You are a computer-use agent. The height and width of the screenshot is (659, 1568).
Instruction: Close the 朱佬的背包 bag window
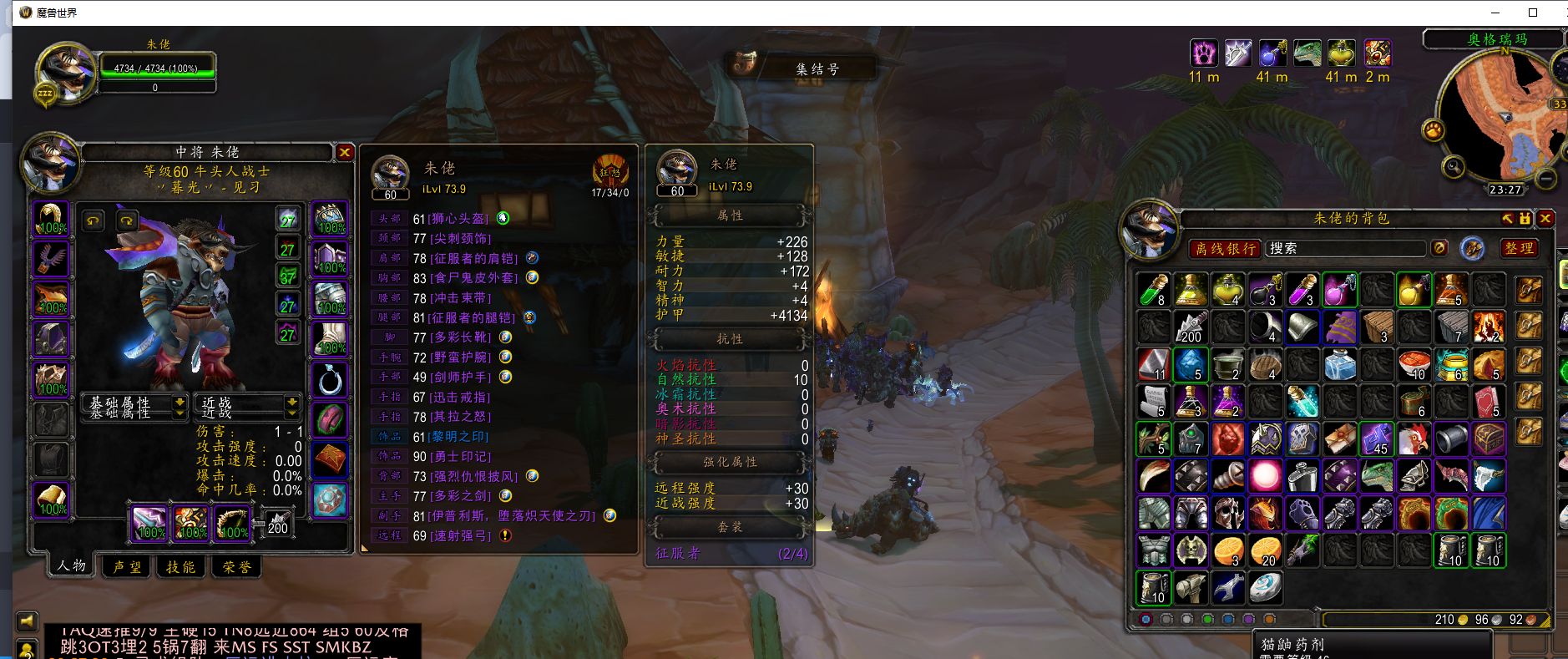click(x=1545, y=218)
